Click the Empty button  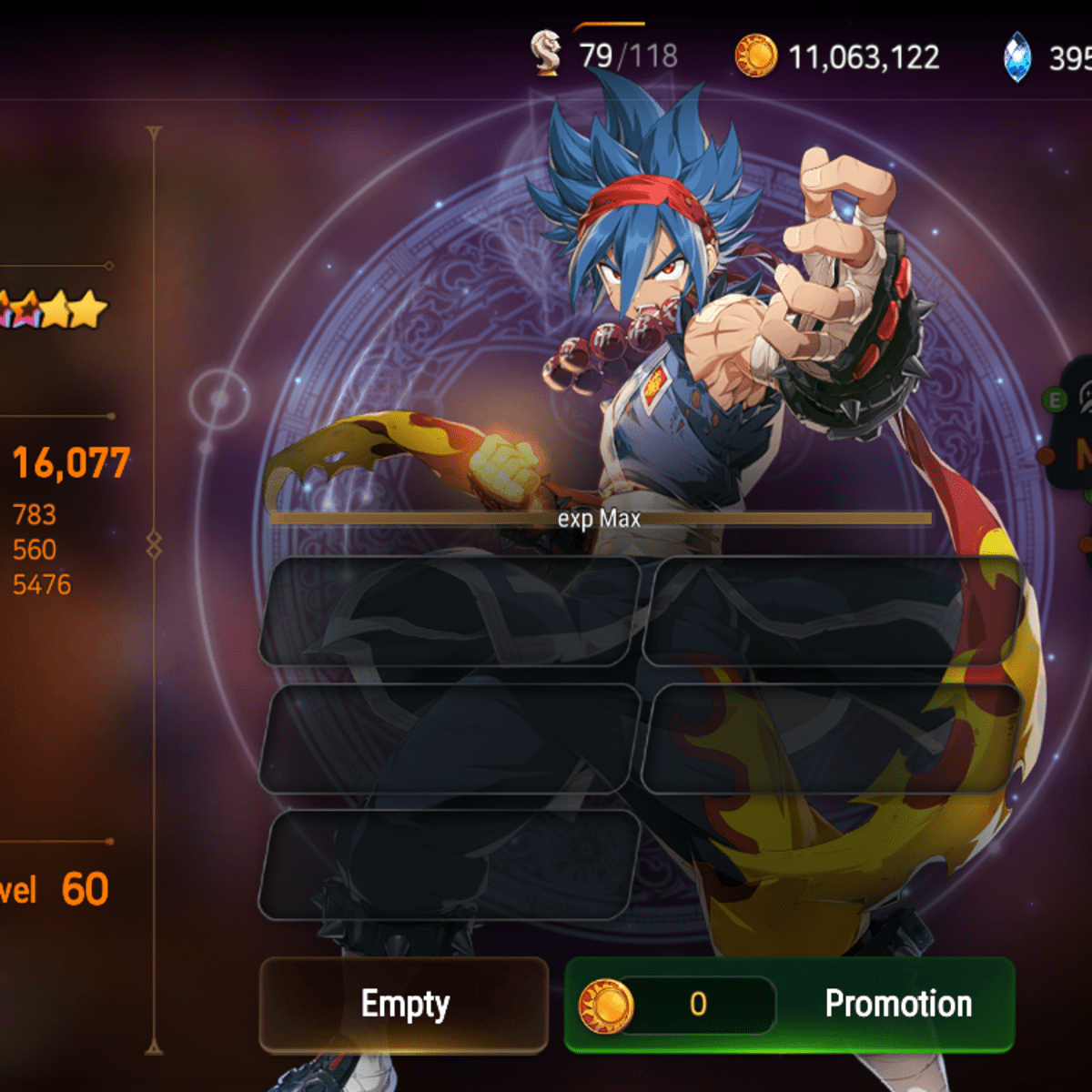coord(404,1005)
